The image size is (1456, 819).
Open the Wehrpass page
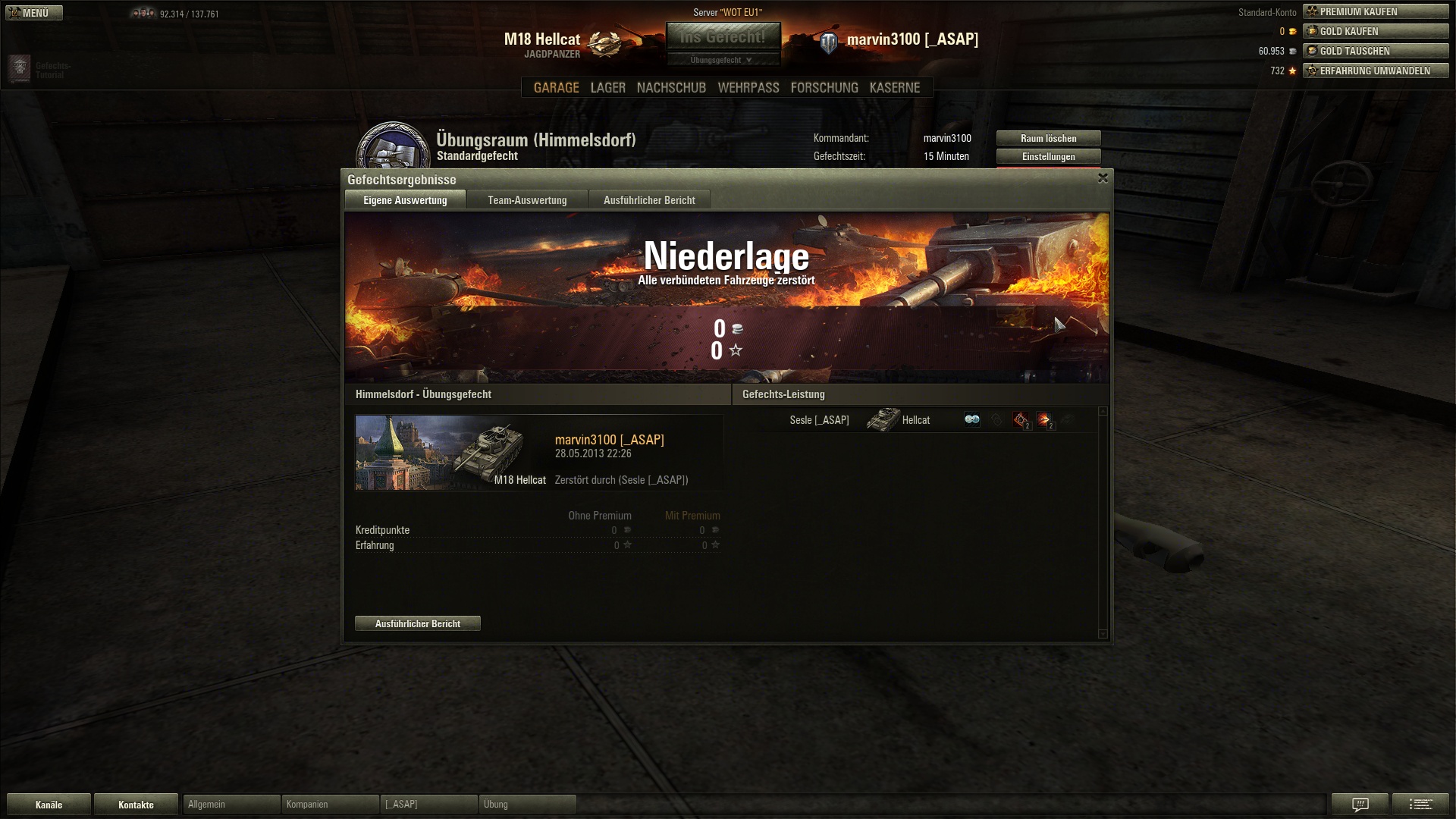coord(748,88)
